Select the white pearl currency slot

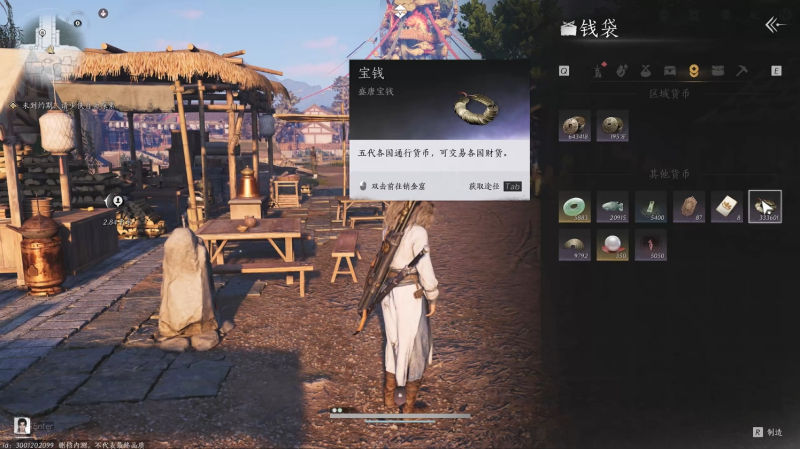point(612,245)
